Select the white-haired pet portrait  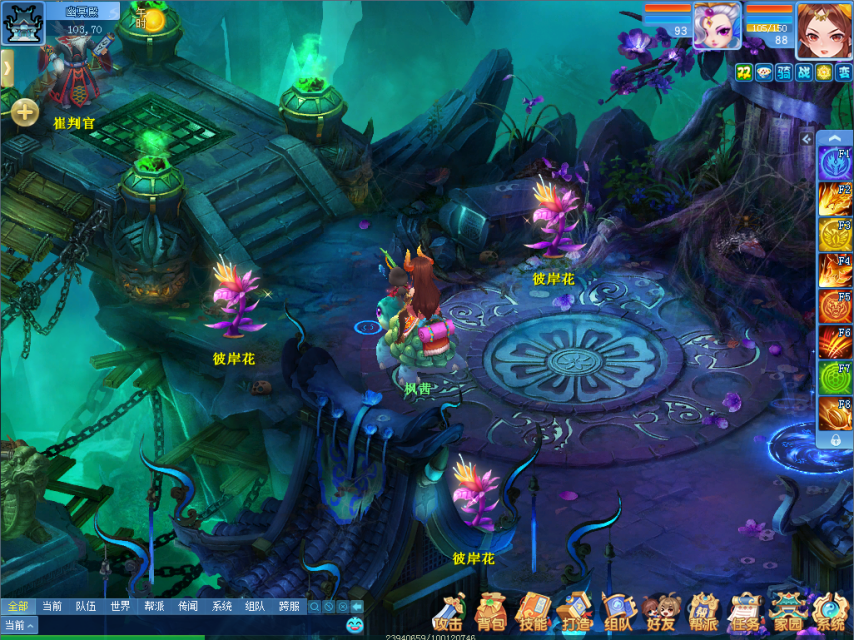pos(717,26)
